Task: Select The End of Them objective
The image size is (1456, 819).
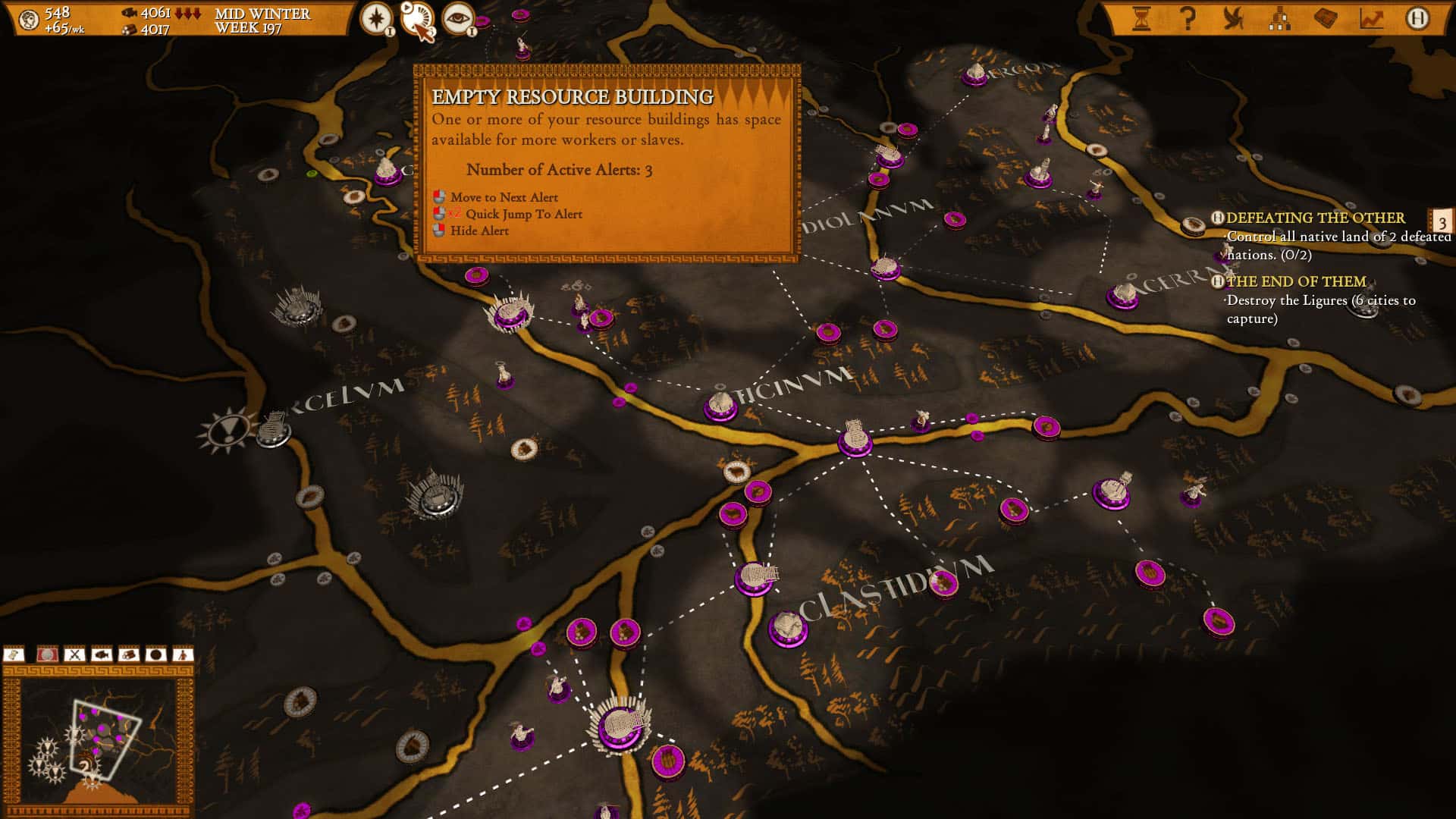Action: pos(1296,282)
